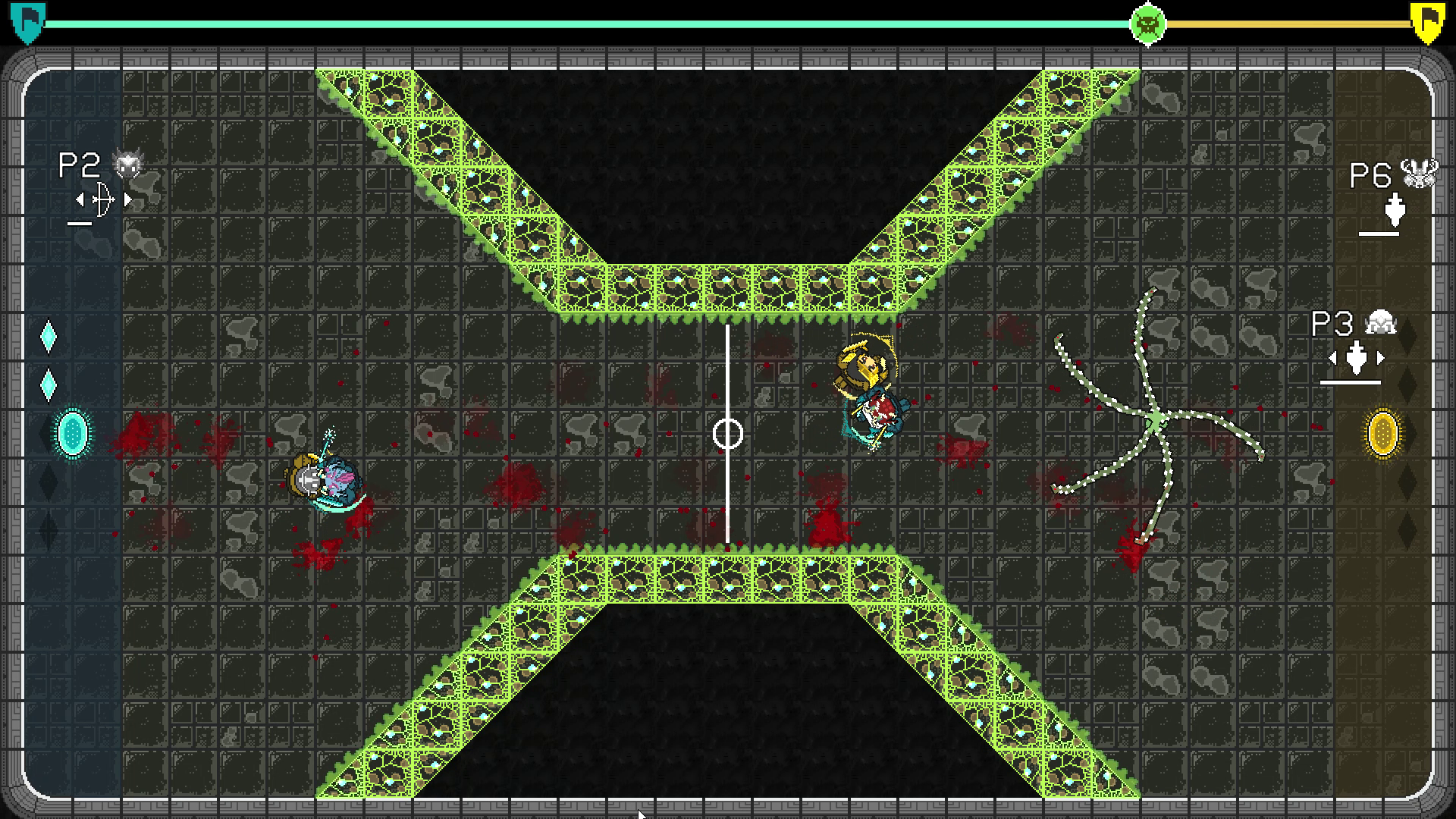Click the white circle marker at arena center
Image resolution: width=1456 pixels, height=819 pixels.
click(728, 432)
